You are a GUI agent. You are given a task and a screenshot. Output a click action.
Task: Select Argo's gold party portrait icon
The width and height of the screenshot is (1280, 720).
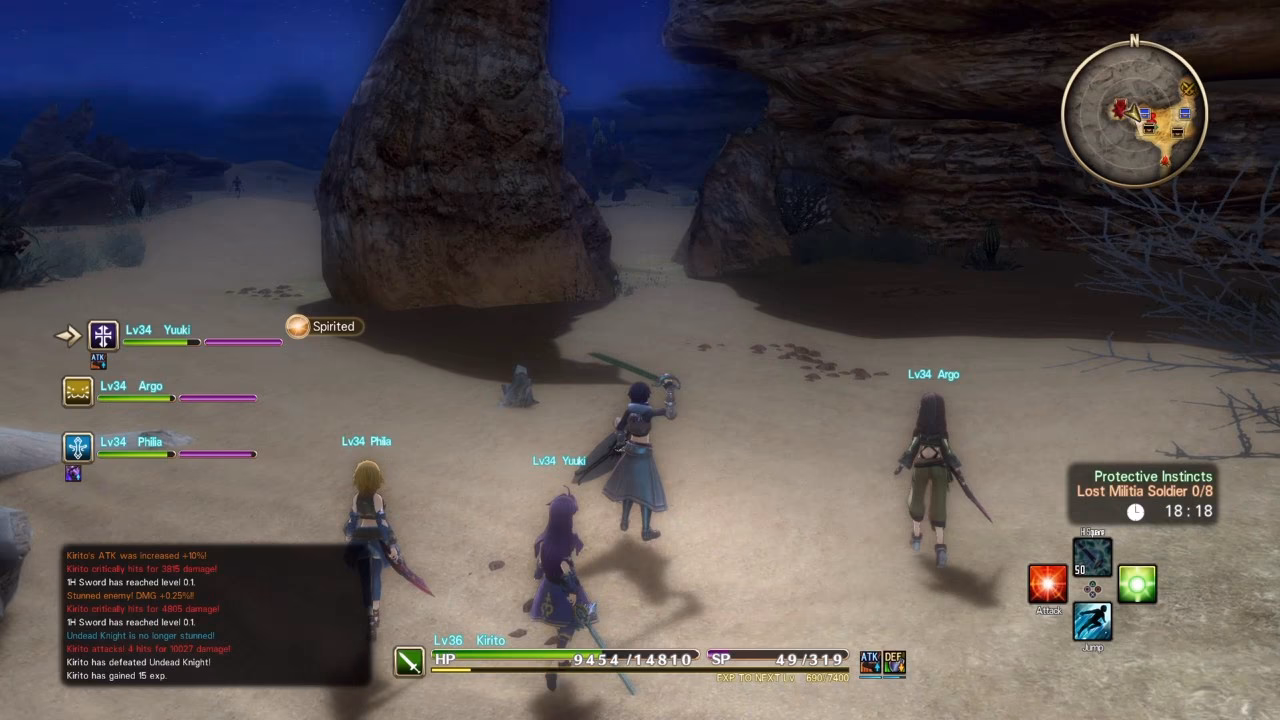(76, 391)
